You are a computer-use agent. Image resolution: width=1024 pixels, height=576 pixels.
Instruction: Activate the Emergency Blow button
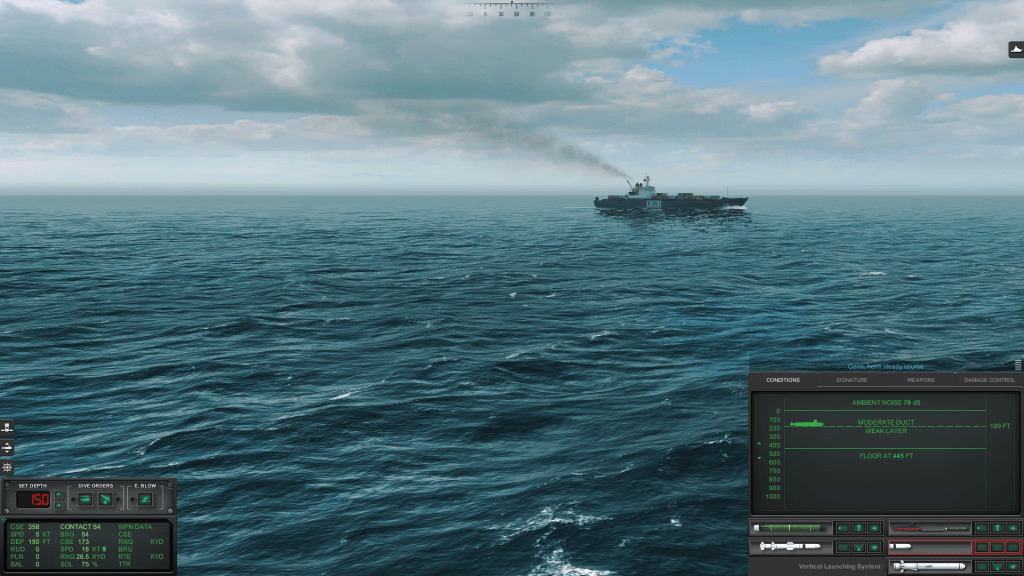(146, 499)
